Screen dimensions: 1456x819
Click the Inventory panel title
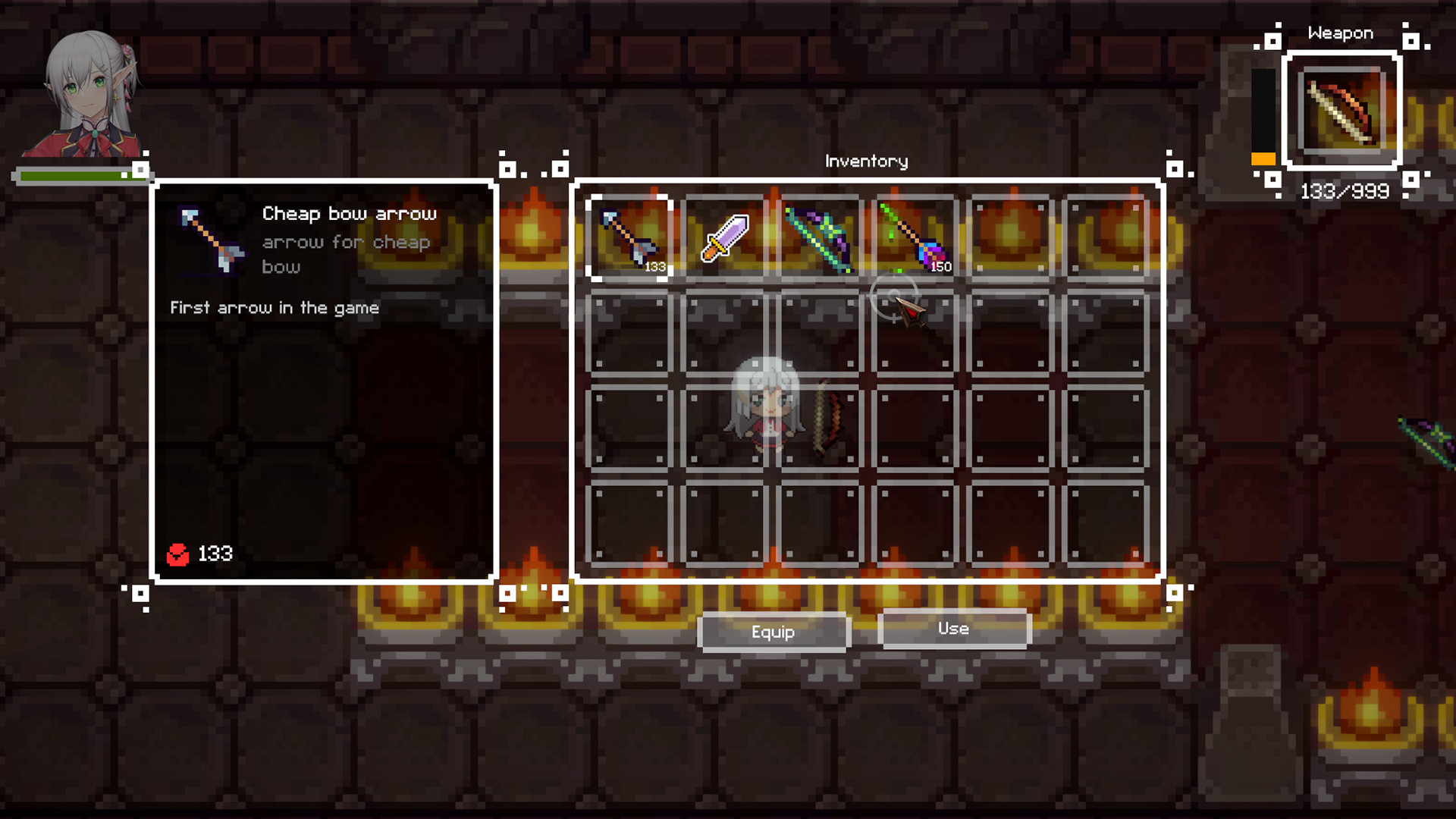pyautogui.click(x=866, y=161)
